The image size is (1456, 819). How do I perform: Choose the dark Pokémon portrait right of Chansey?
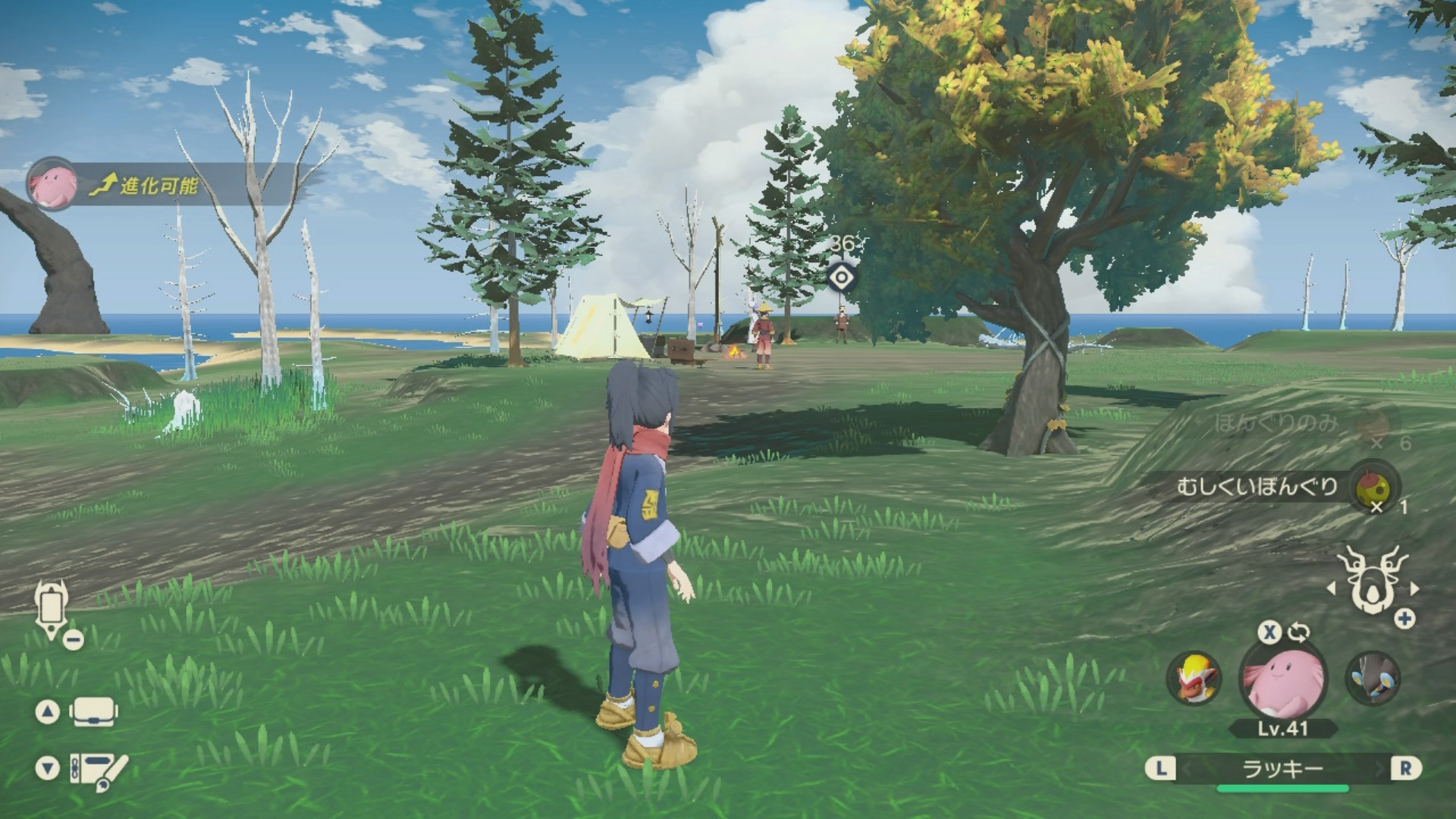[1373, 677]
